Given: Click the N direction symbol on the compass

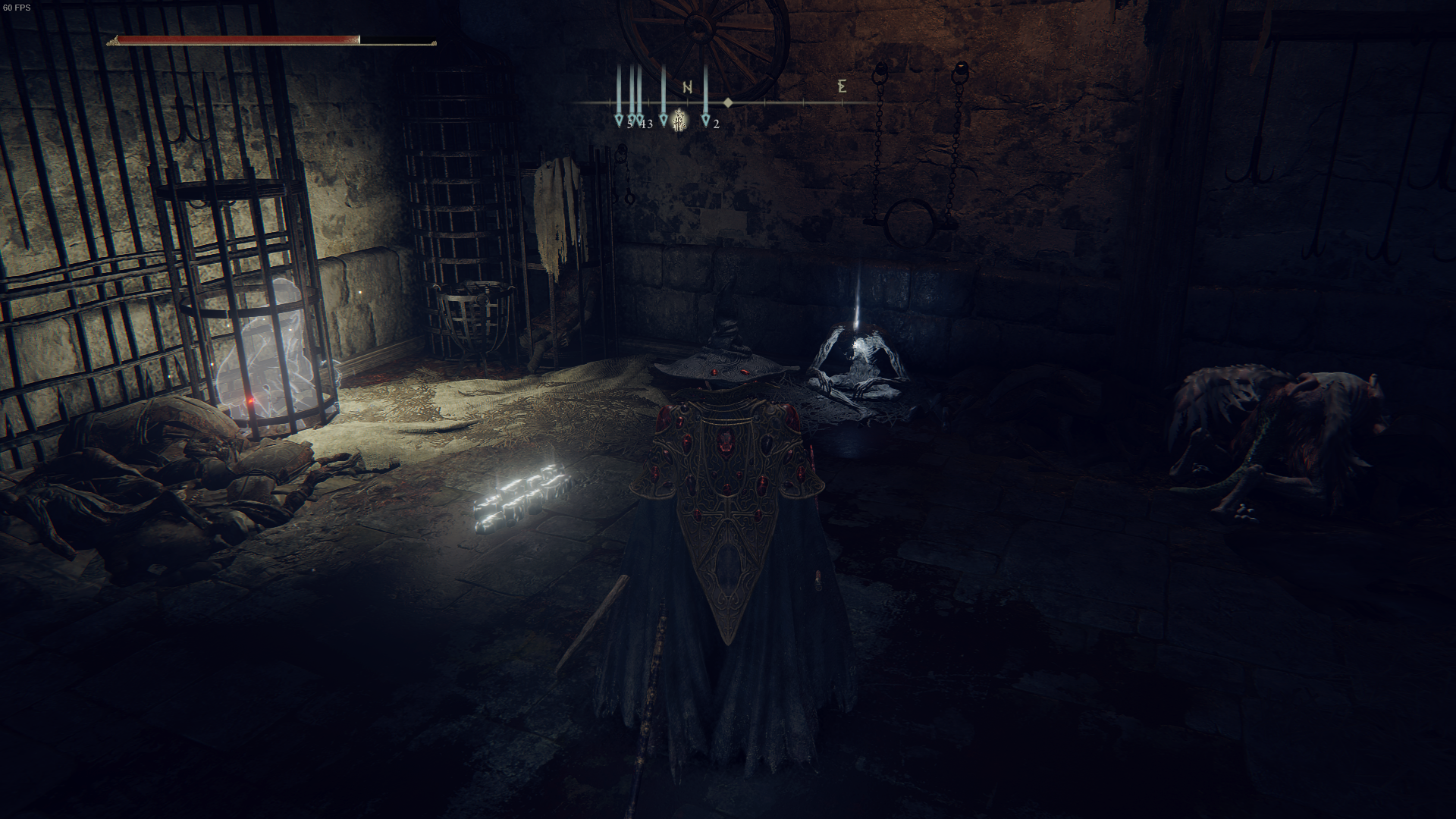Looking at the screenshot, I should tap(688, 86).
